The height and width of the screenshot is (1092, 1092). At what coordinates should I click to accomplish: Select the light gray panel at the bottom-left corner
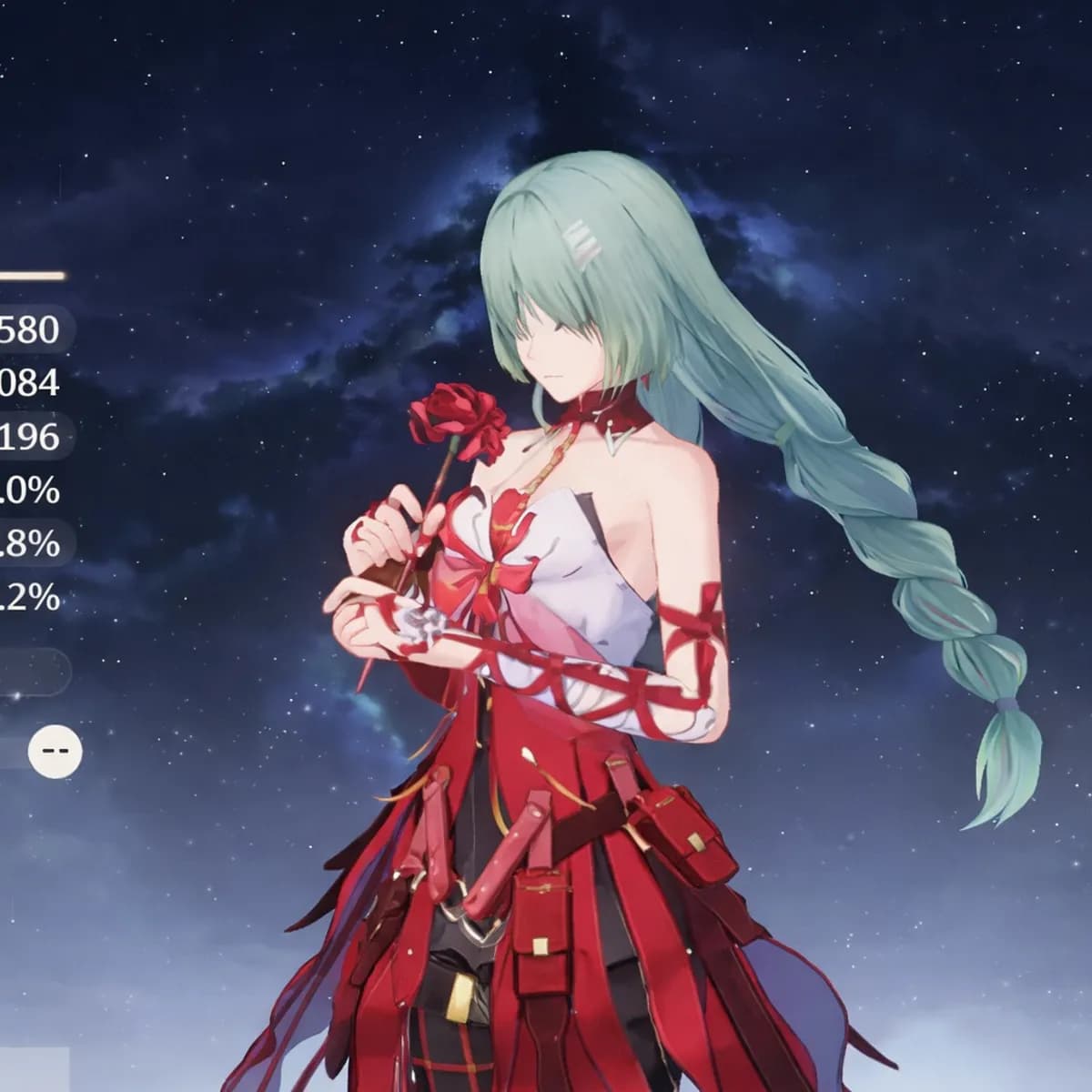pos(34,1069)
